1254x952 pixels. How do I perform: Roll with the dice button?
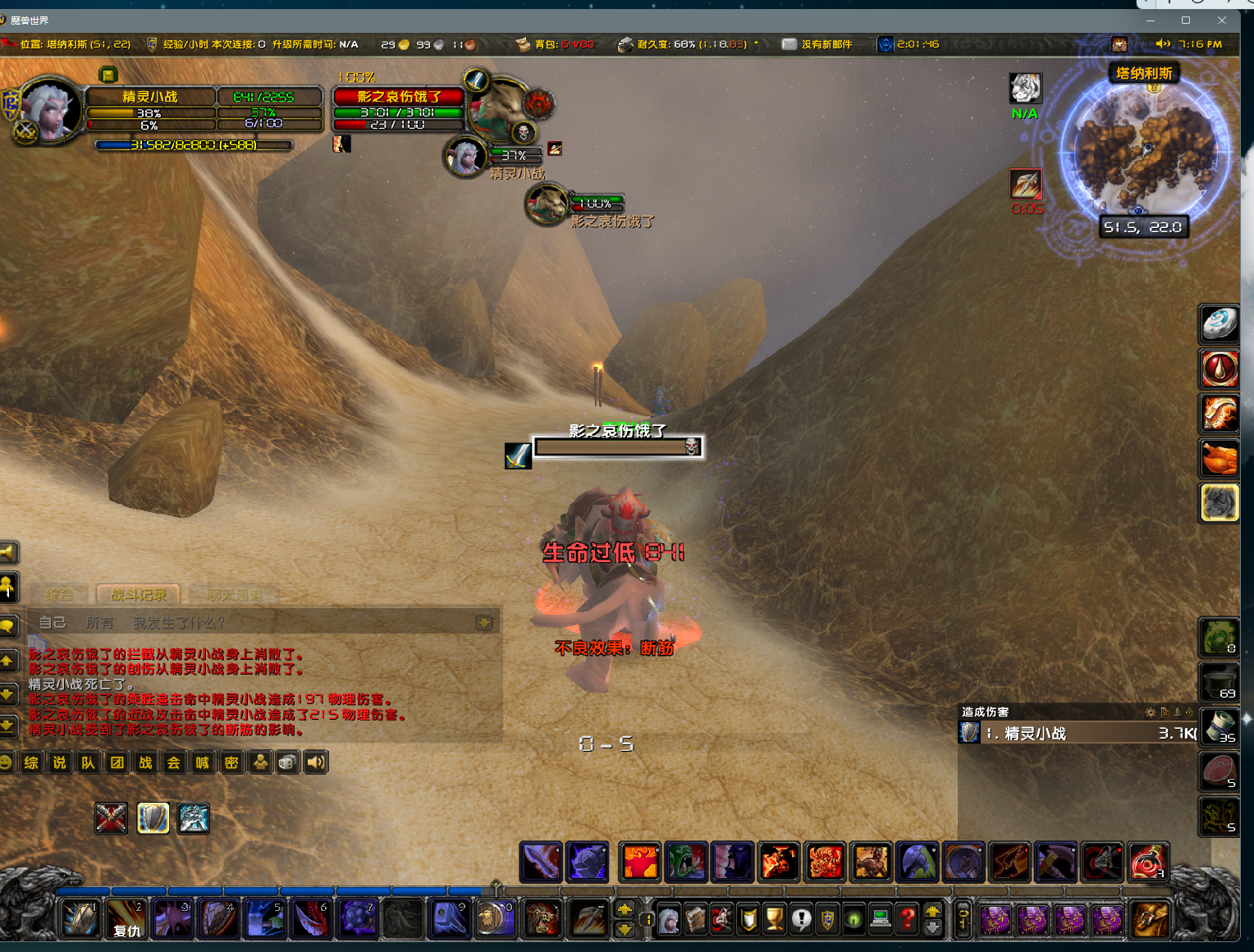tap(287, 762)
